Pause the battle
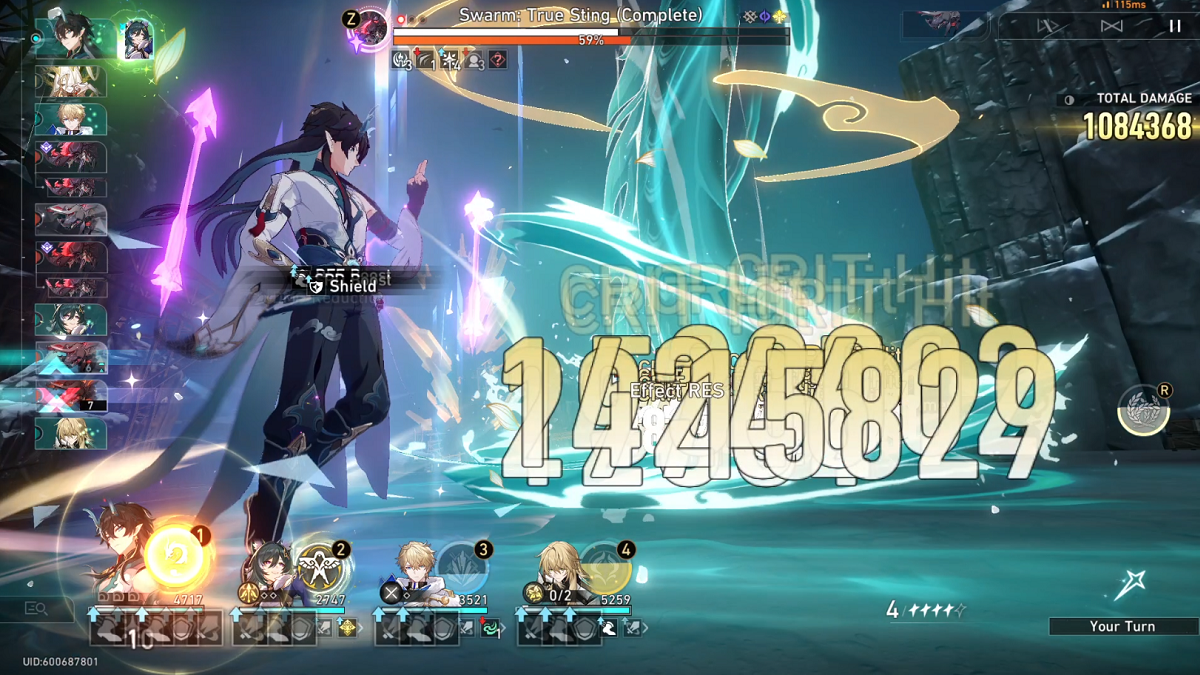1200x675 pixels. [1175, 26]
